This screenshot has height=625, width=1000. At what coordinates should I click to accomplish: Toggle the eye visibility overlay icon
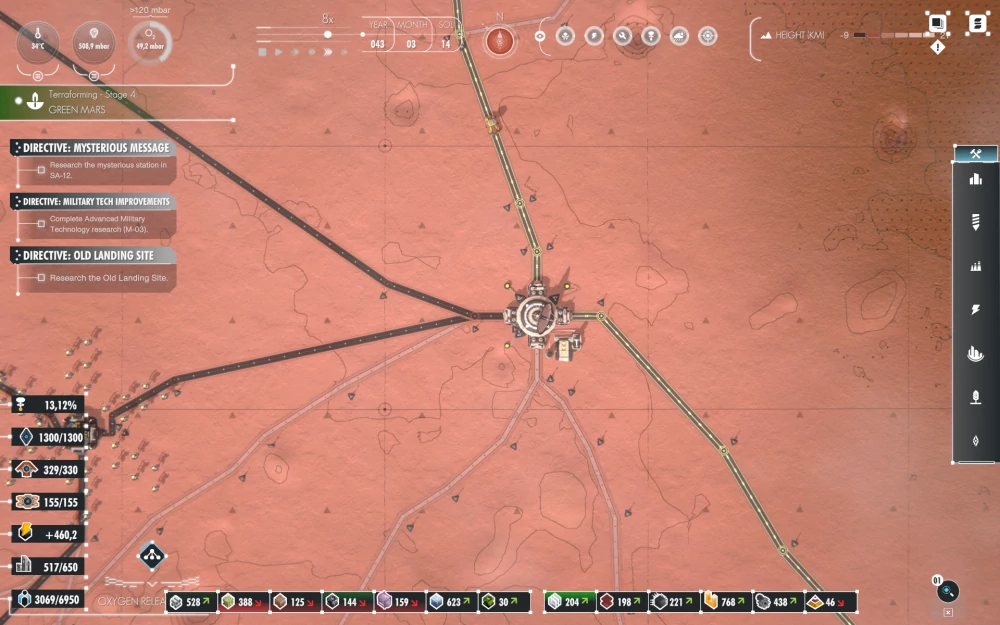coord(540,36)
